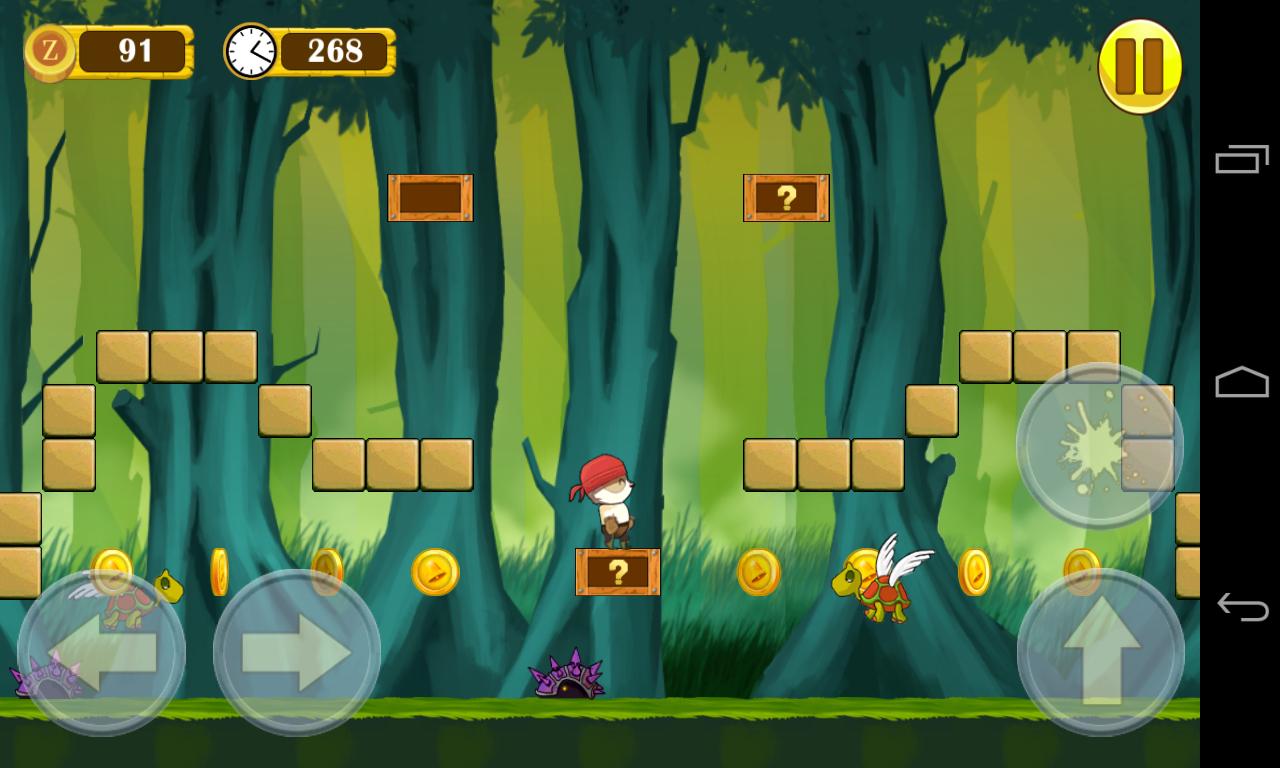Tap the red winged dragon enemy
This screenshot has height=768, width=1280.
[877, 590]
